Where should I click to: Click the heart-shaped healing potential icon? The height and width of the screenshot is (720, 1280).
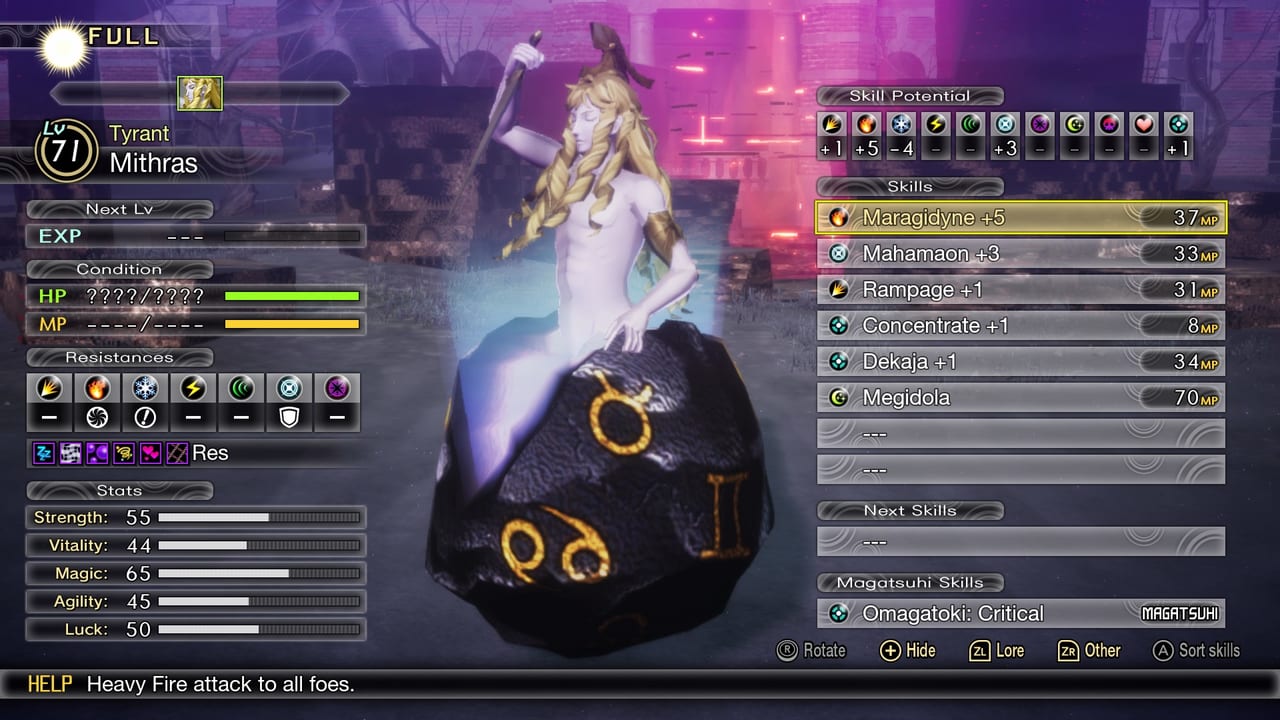tap(1145, 125)
